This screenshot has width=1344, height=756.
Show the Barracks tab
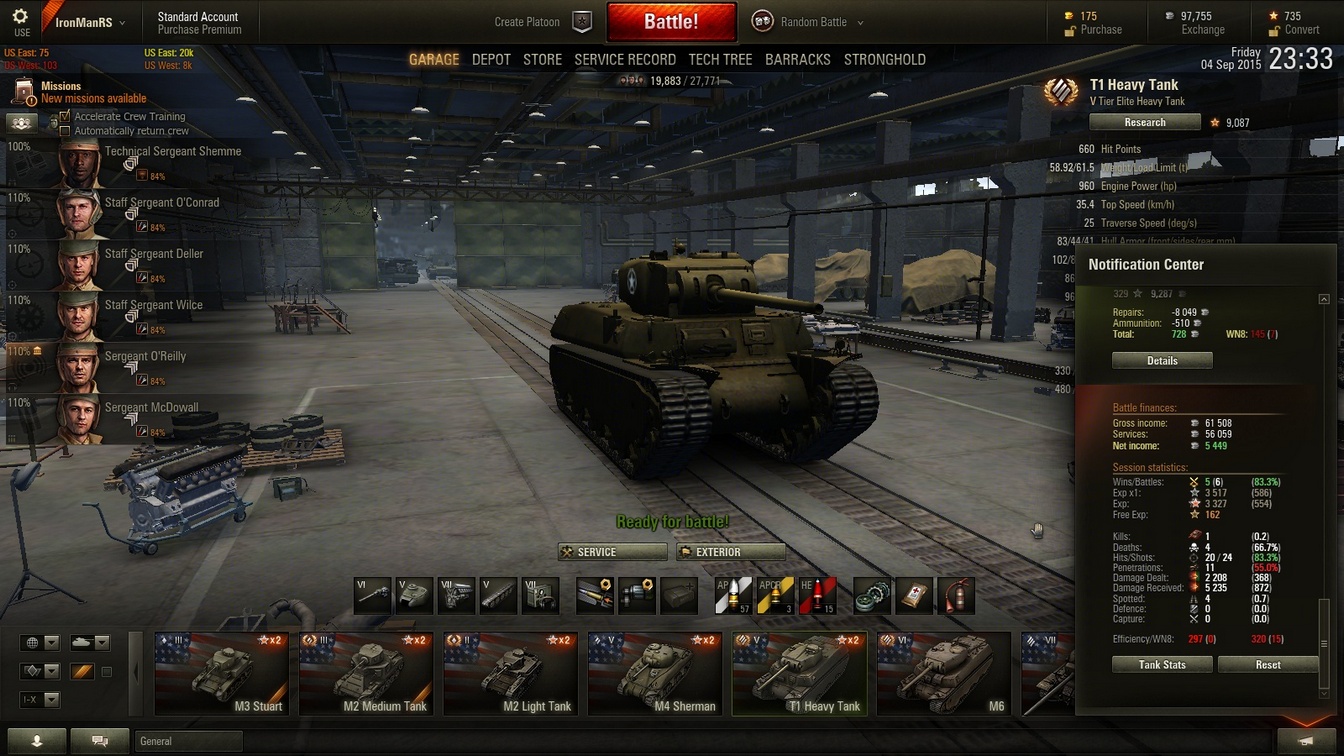point(797,60)
